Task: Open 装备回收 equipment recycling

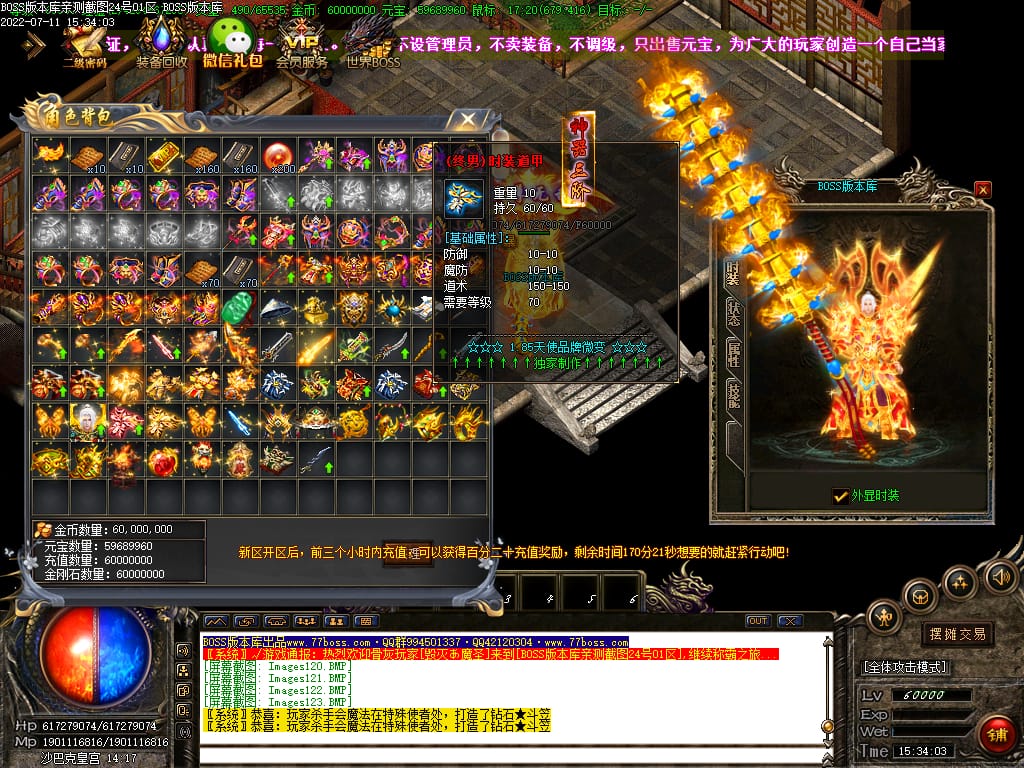Action: pos(161,44)
